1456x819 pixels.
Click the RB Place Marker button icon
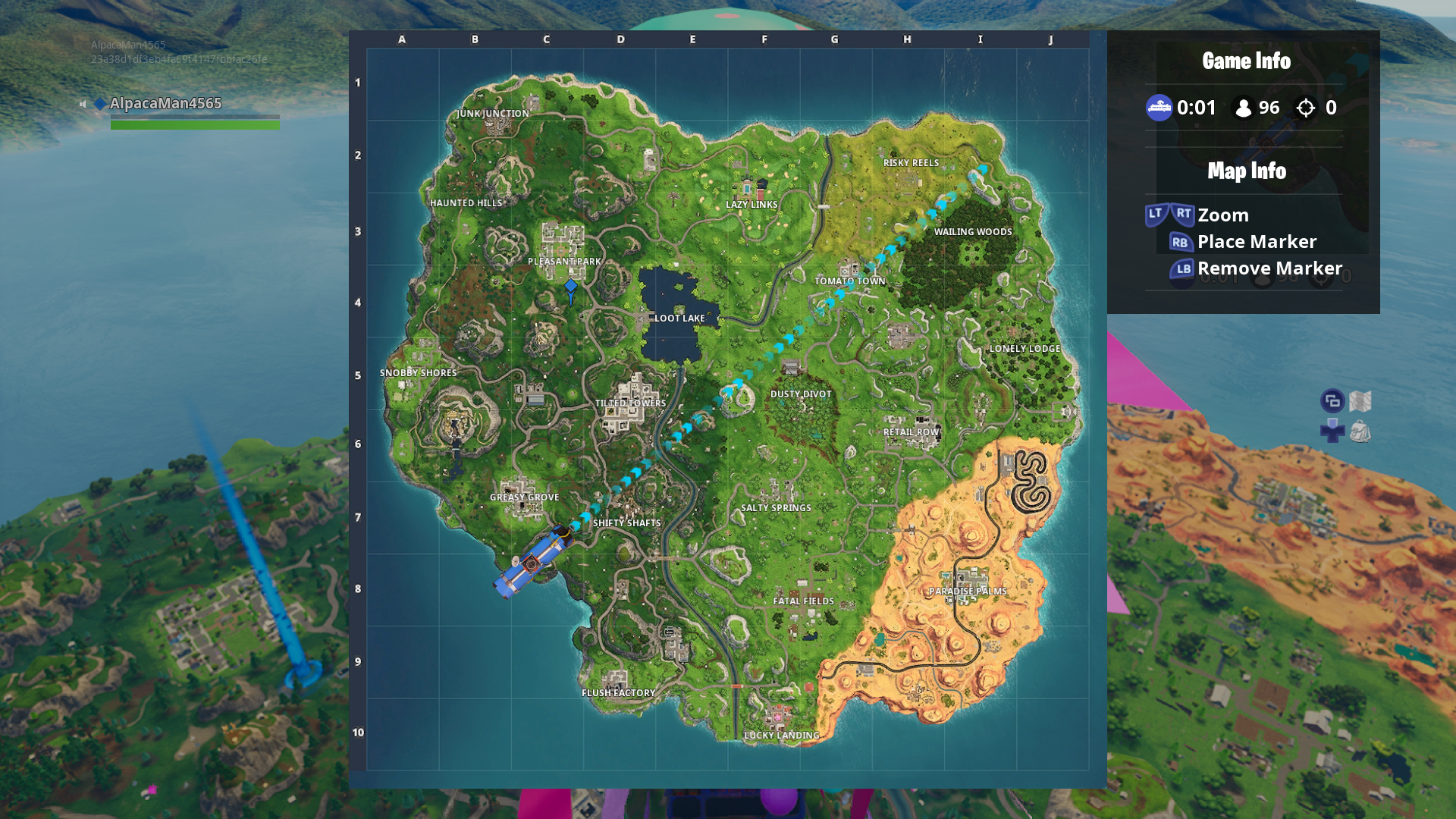point(1180,242)
